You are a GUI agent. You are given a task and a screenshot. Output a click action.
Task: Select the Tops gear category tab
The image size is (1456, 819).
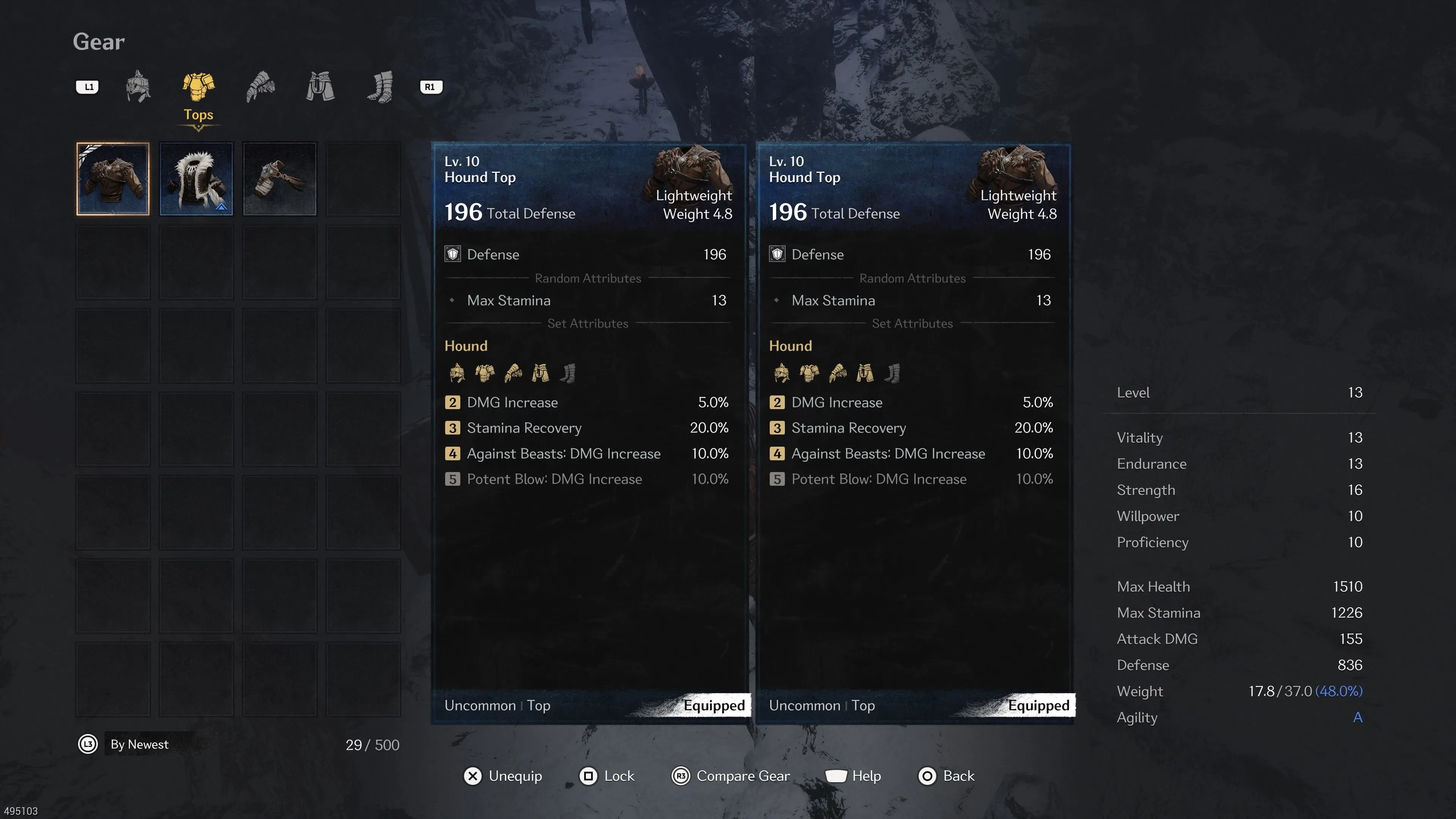pyautogui.click(x=198, y=88)
